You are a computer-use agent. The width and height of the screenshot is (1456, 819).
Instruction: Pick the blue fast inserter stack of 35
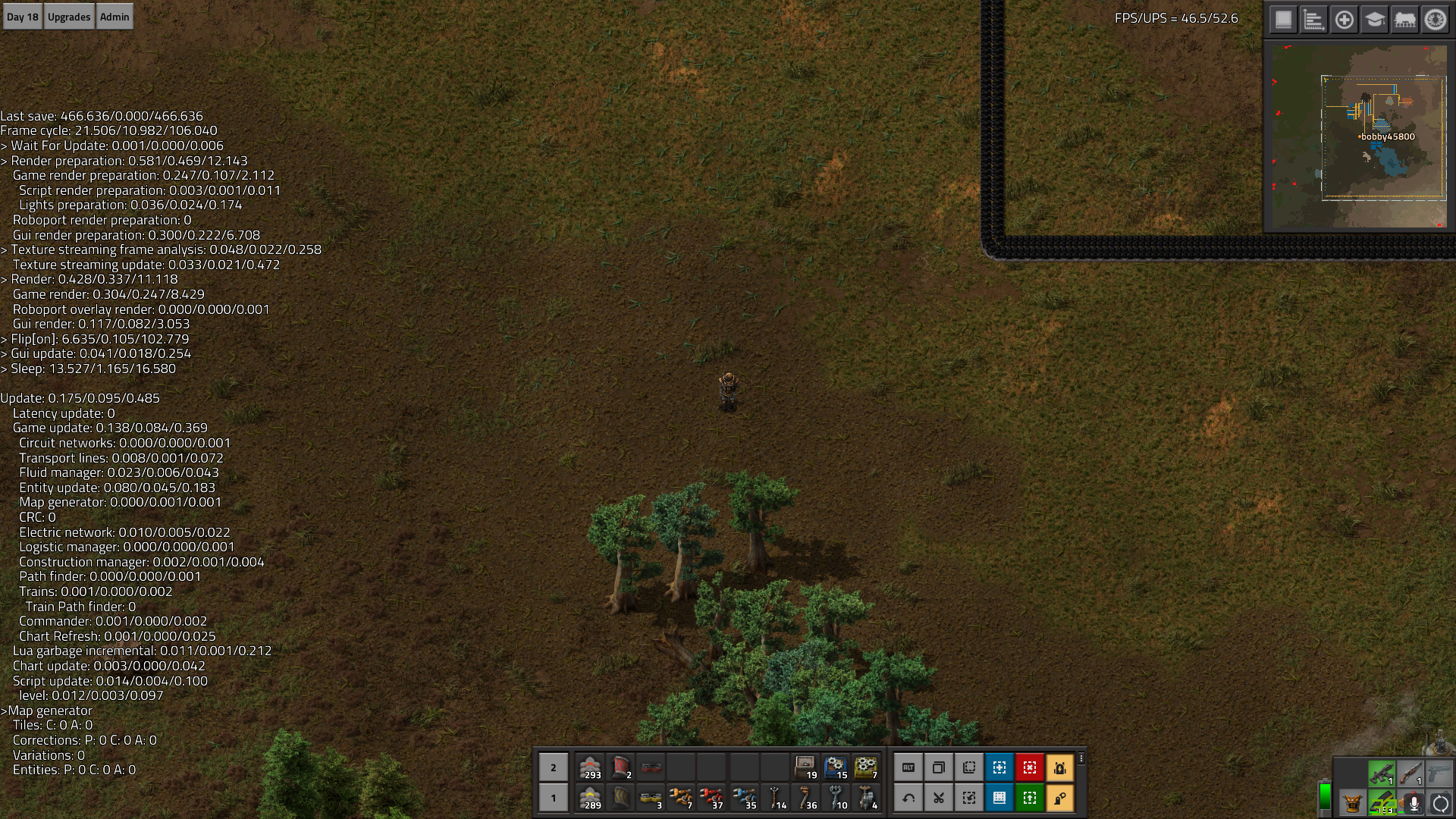745,798
